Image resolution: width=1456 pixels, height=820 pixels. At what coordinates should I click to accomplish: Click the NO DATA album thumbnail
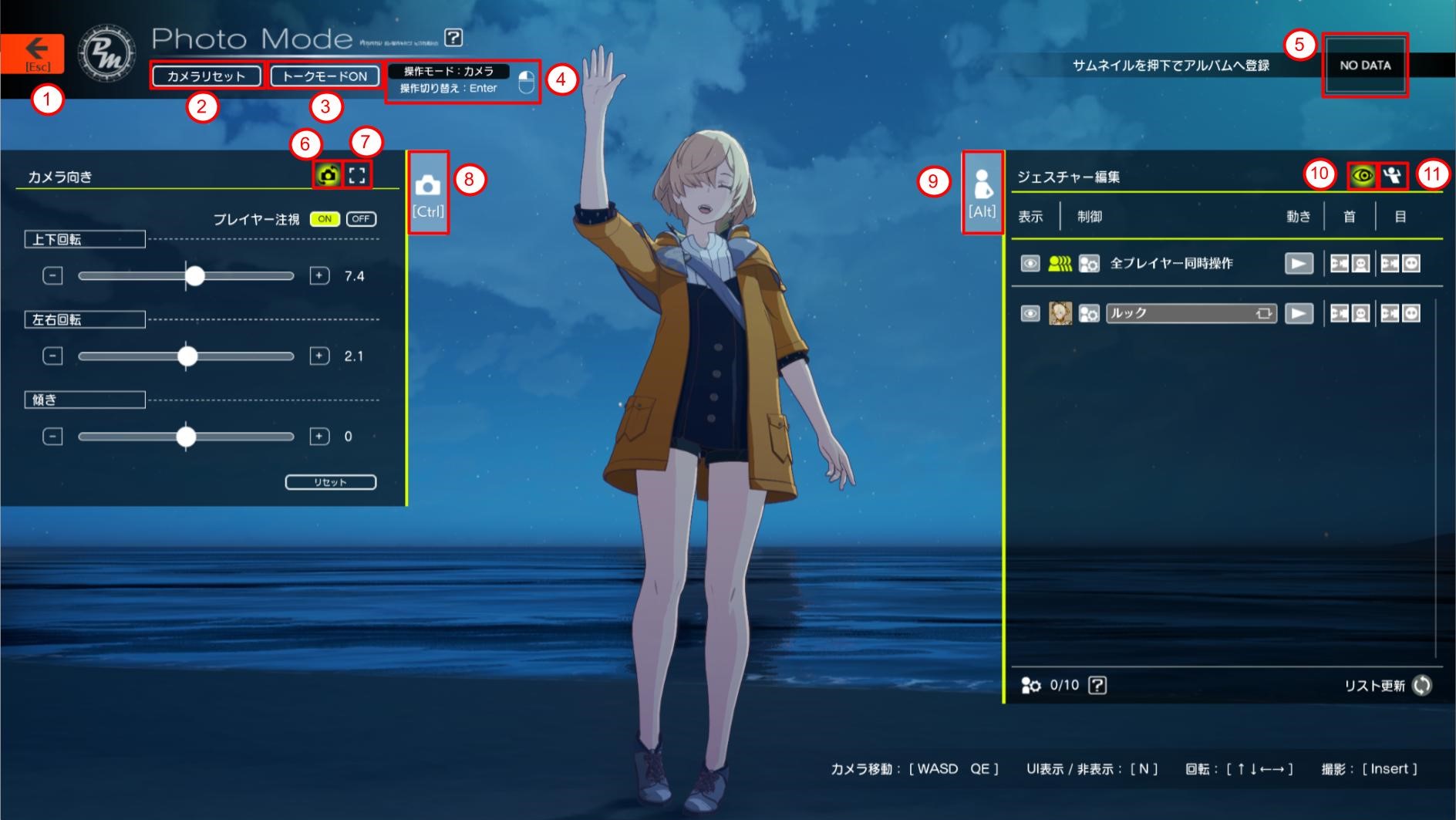(1364, 65)
